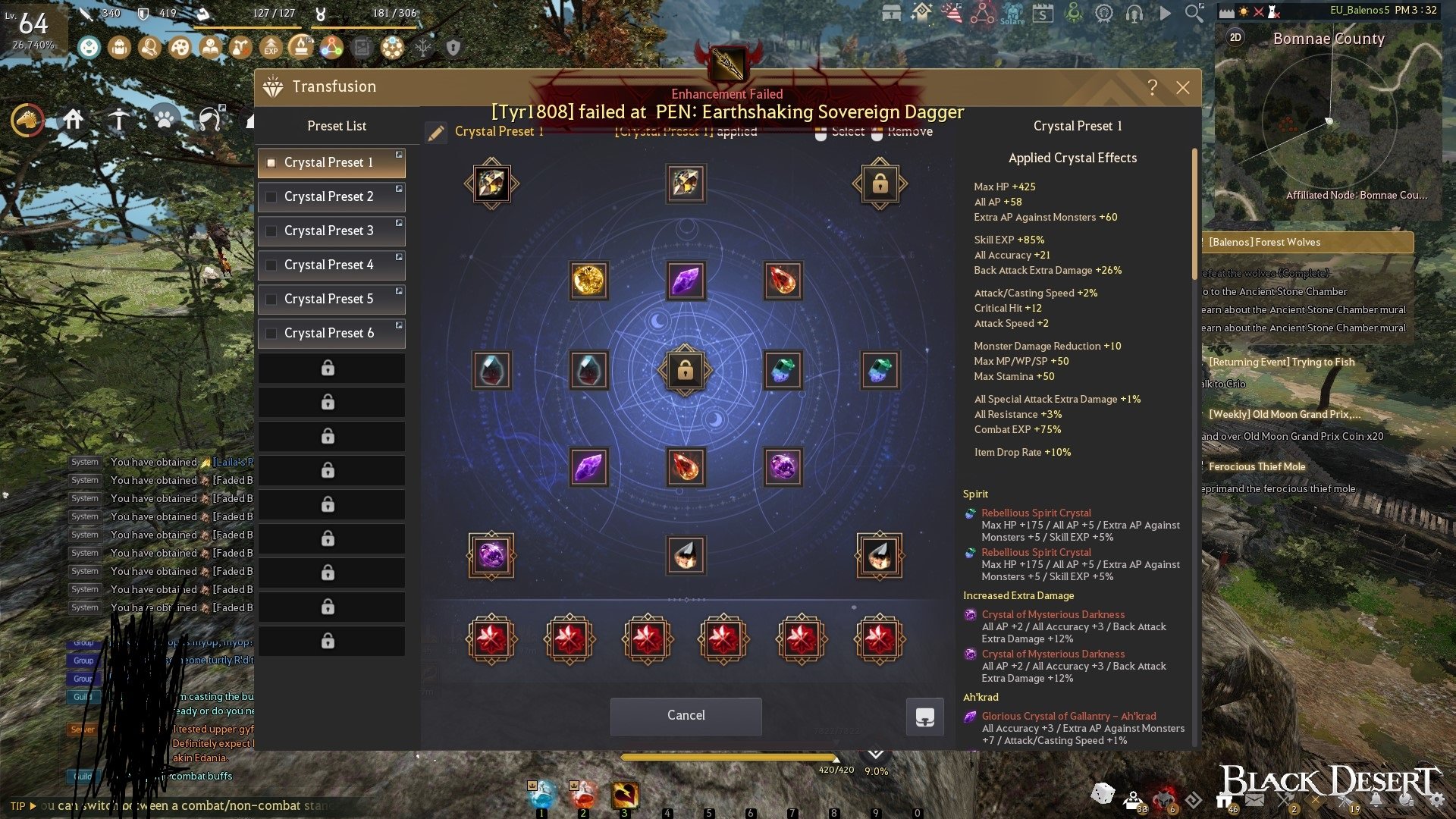Select the gold round crystal slot

(588, 281)
